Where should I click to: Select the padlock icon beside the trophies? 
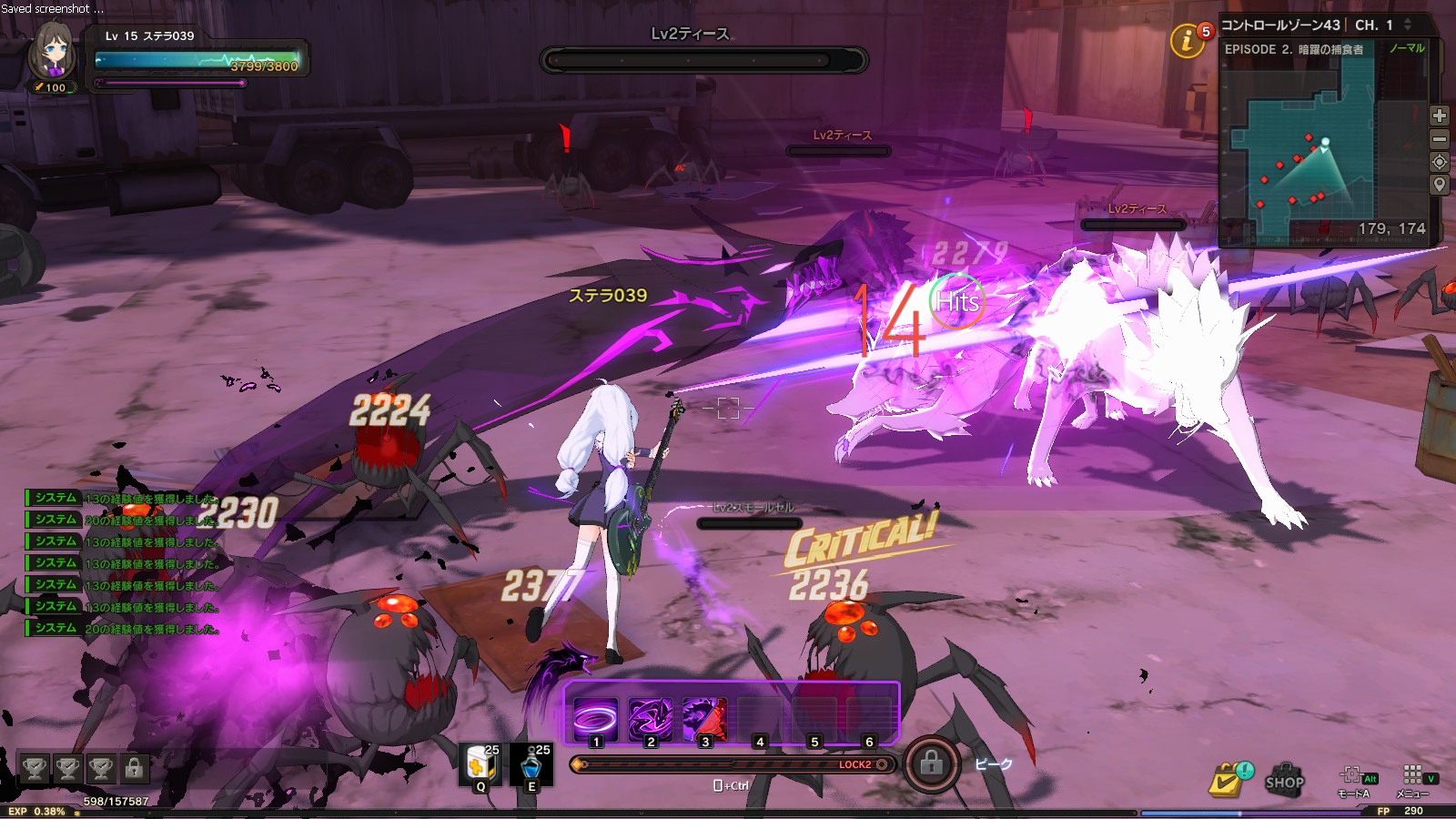(x=134, y=769)
